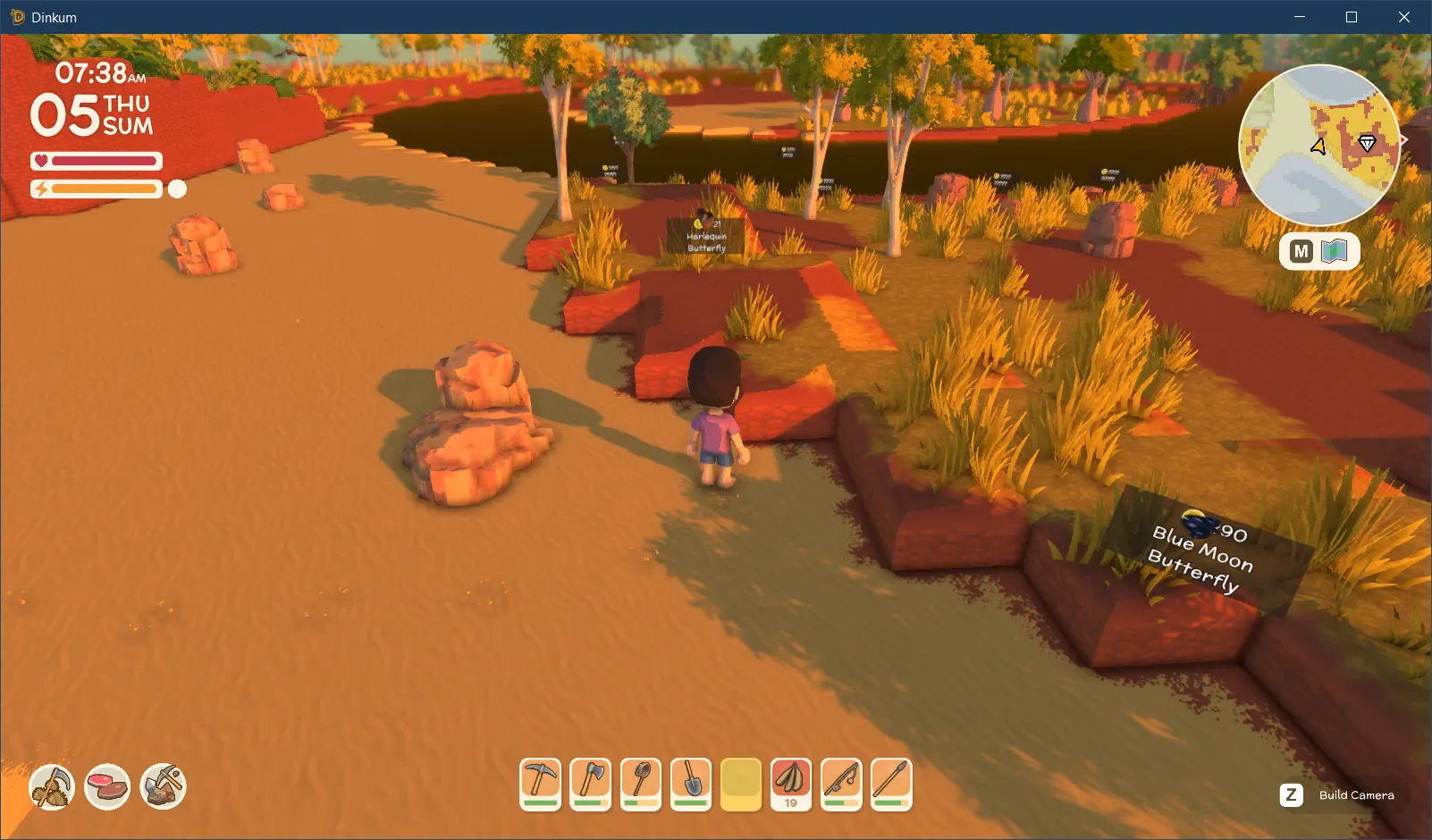Equip the bug net from the hotbar

(641, 784)
